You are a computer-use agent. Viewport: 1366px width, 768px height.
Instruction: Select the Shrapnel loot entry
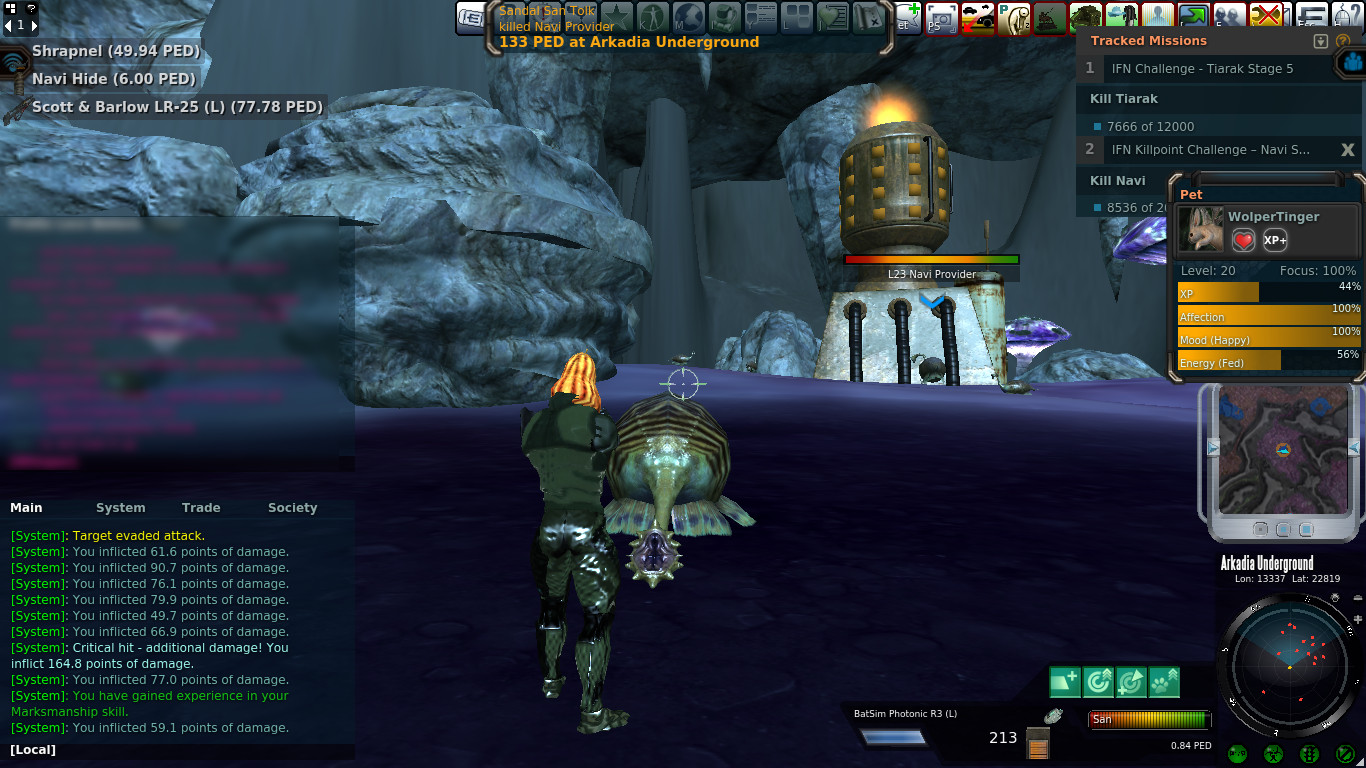pos(115,51)
